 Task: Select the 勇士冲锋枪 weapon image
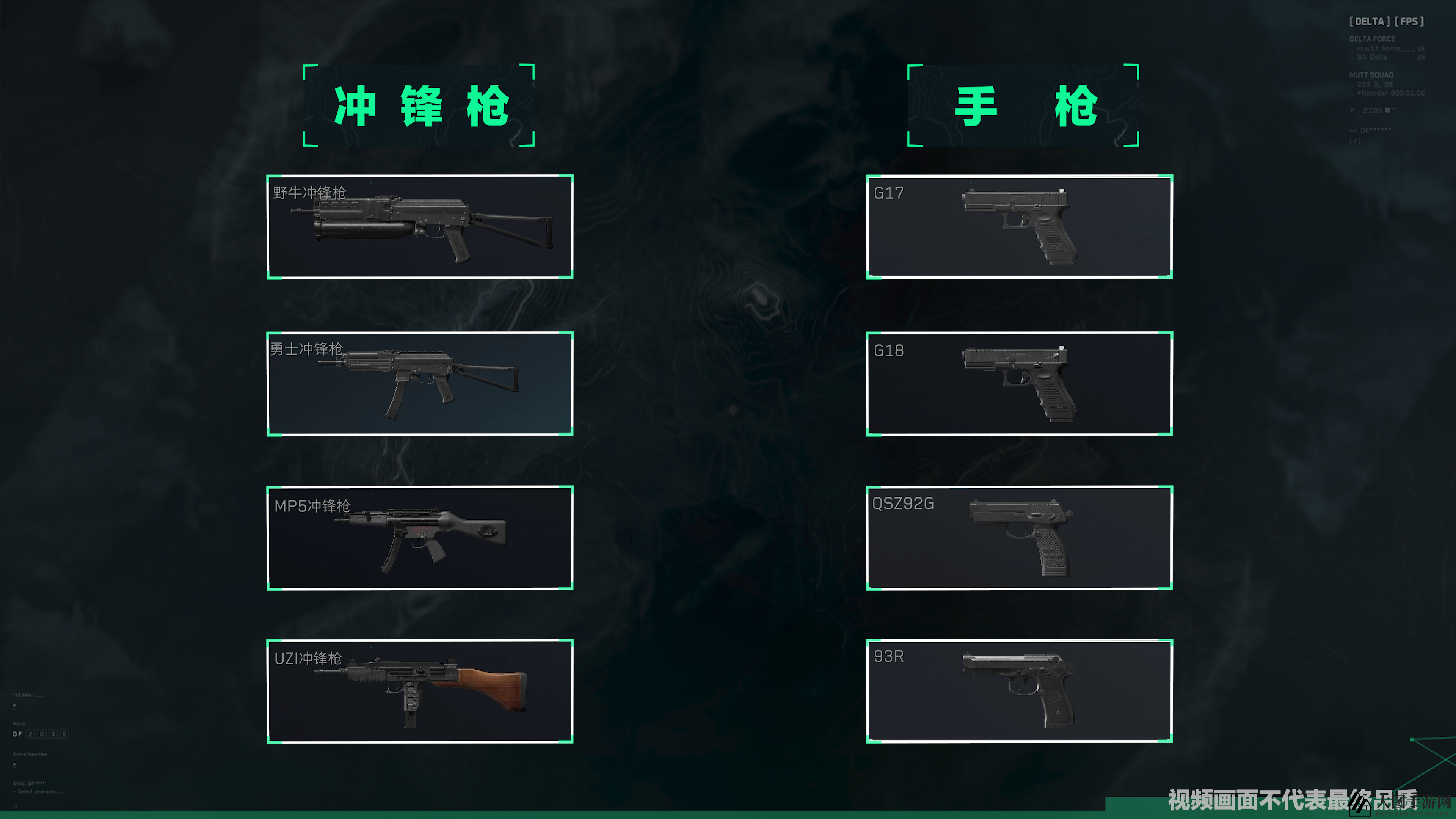tap(418, 384)
